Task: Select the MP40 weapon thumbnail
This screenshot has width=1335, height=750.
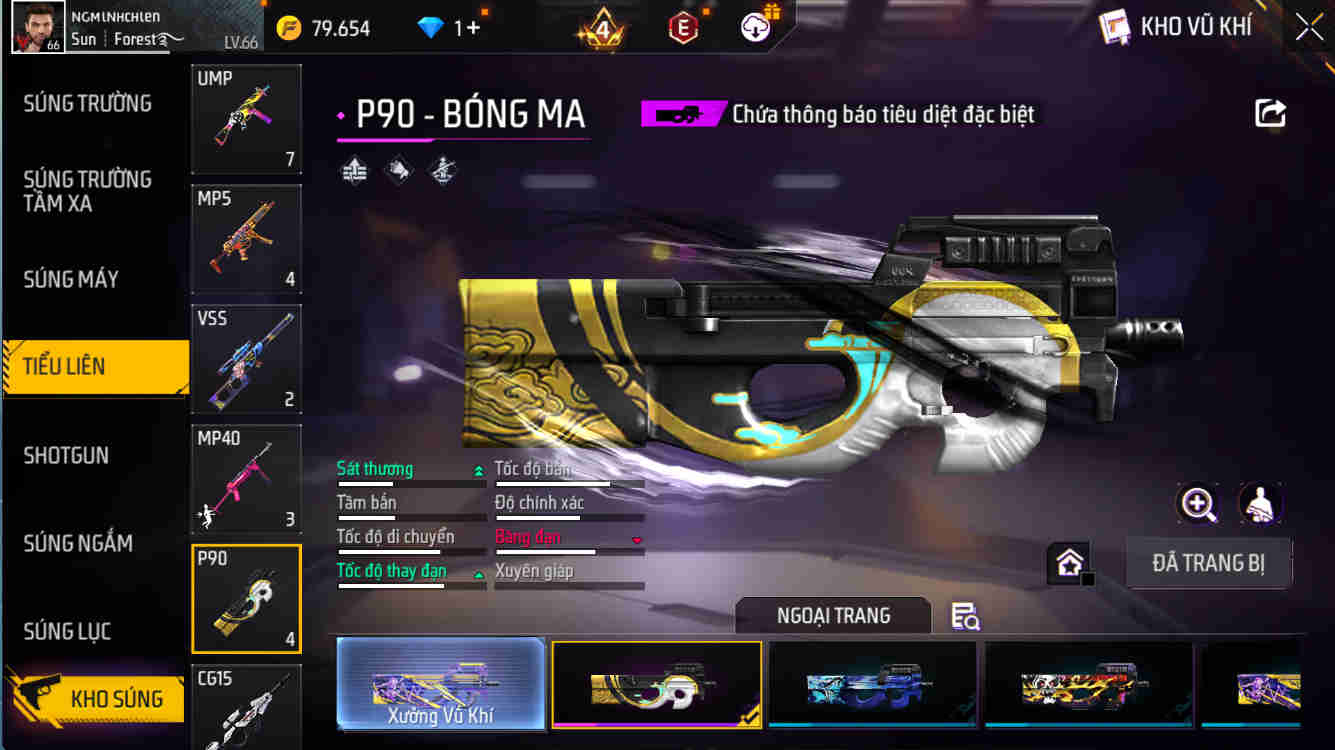Action: point(246,478)
